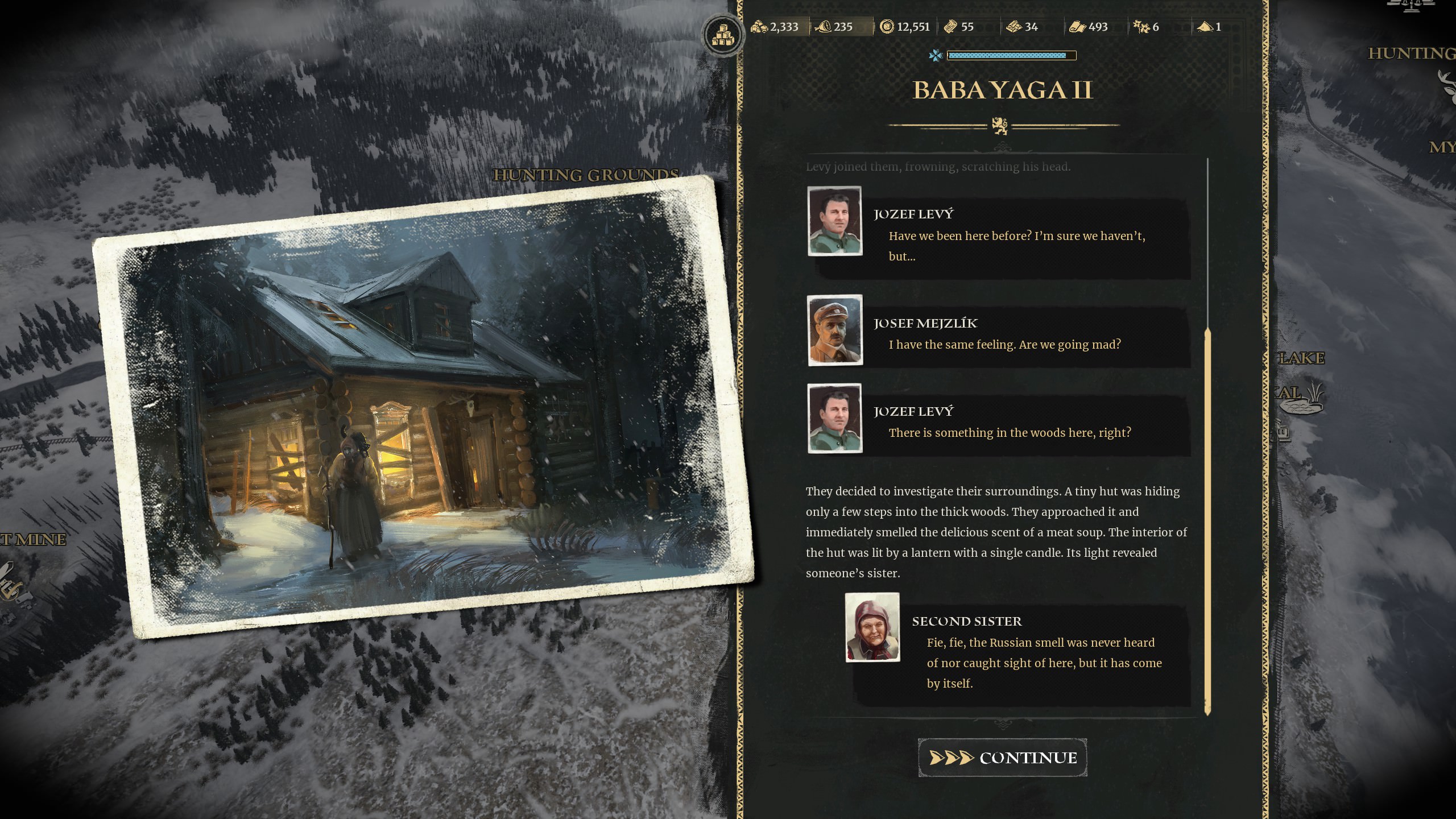1456x819 pixels.
Task: Open the stacked crates resources menu
Action: 722,35
